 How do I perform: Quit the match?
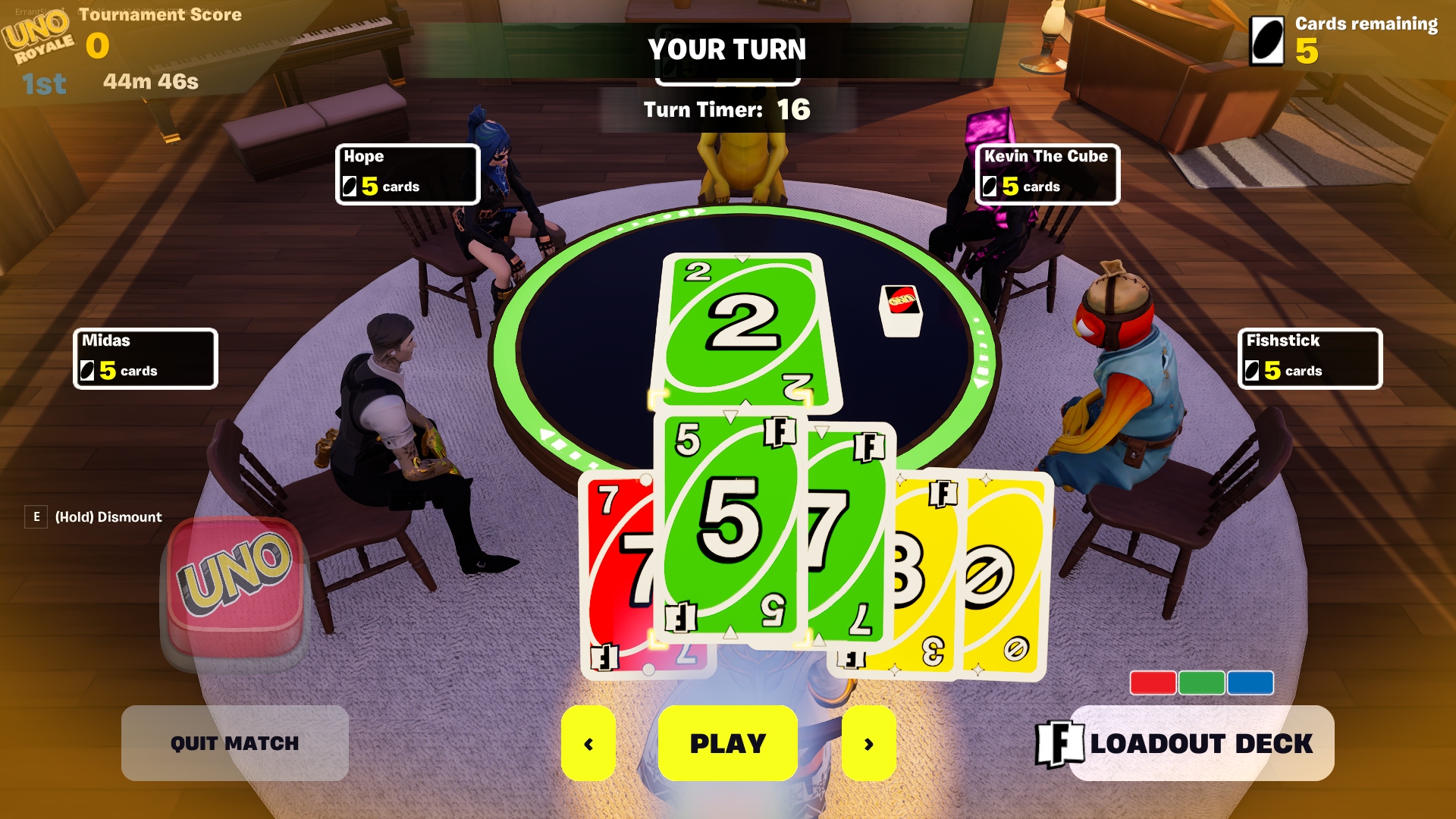(x=234, y=743)
